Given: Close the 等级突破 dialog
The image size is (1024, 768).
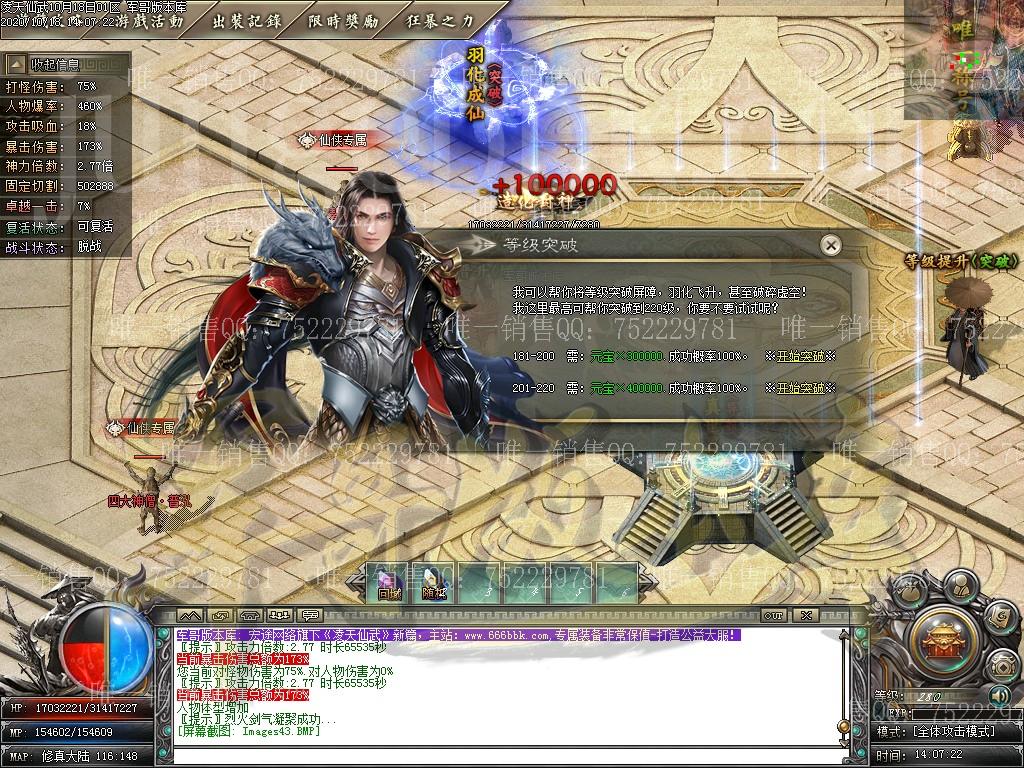Looking at the screenshot, I should 829,245.
